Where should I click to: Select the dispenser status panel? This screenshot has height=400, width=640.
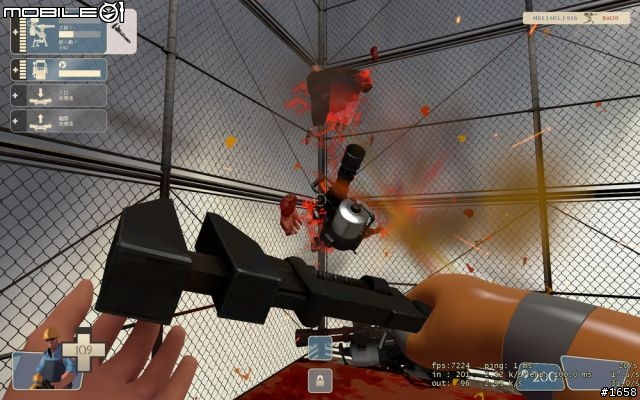pos(60,70)
